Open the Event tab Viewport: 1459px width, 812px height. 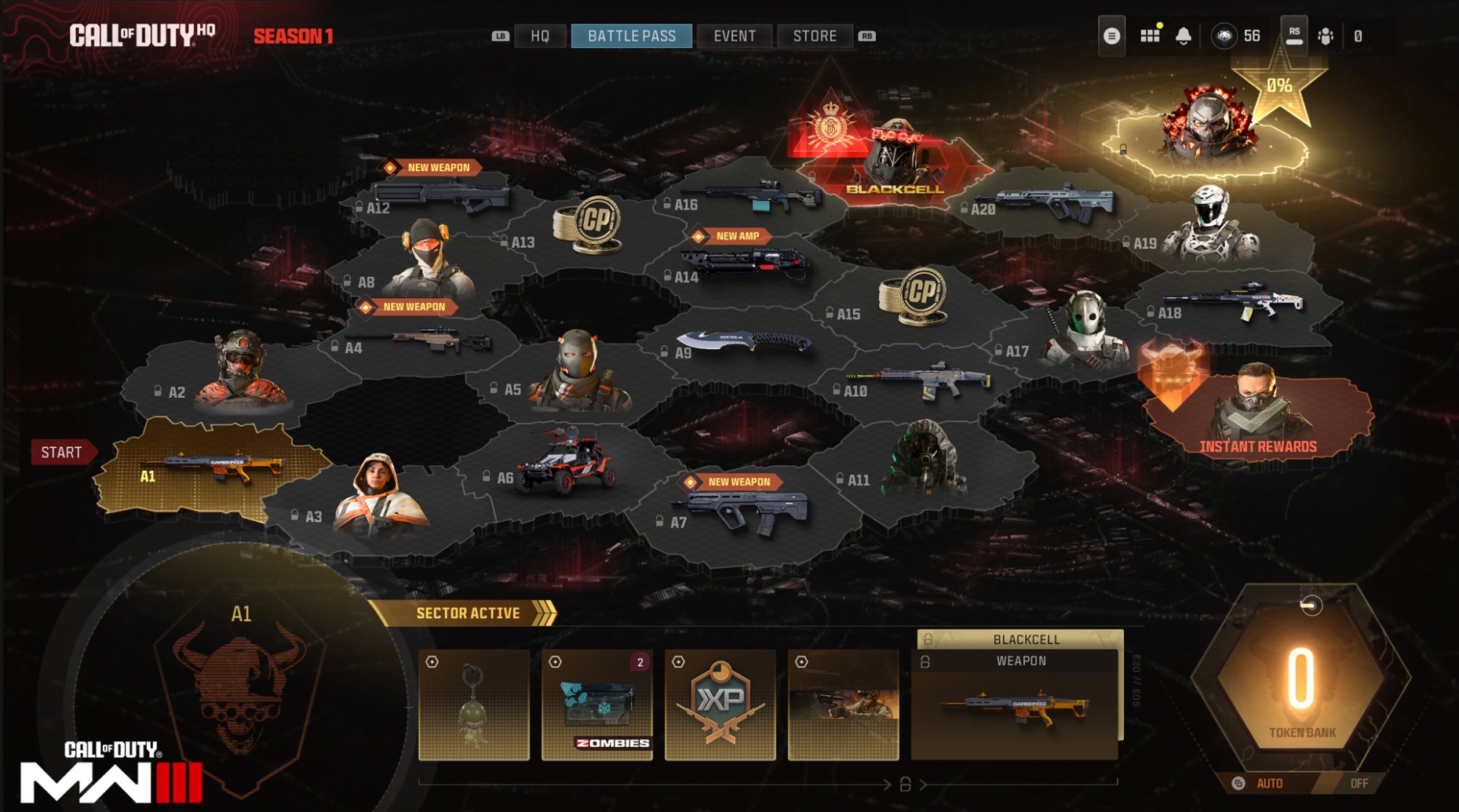tap(734, 35)
